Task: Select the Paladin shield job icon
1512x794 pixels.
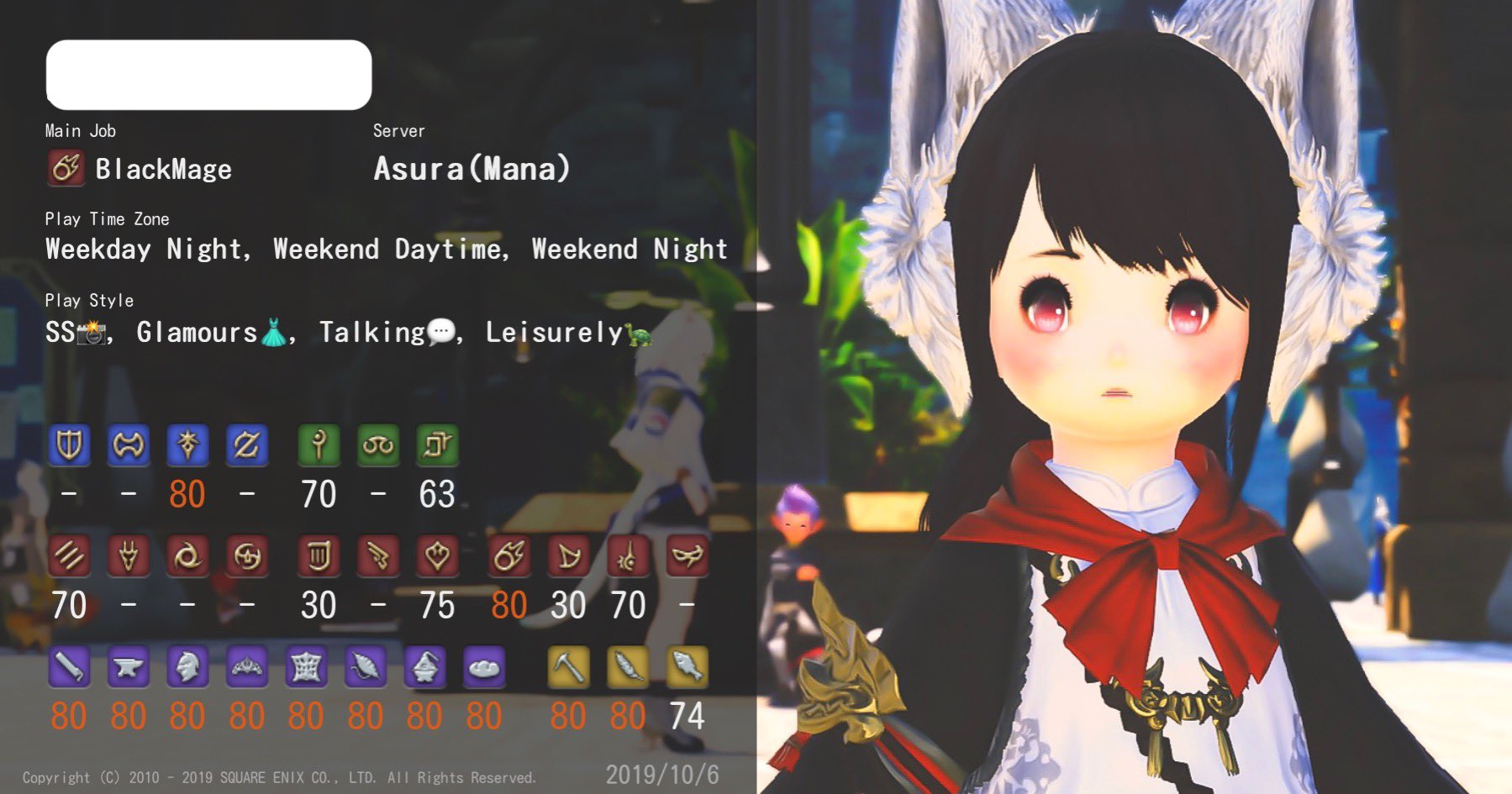Action: click(69, 444)
